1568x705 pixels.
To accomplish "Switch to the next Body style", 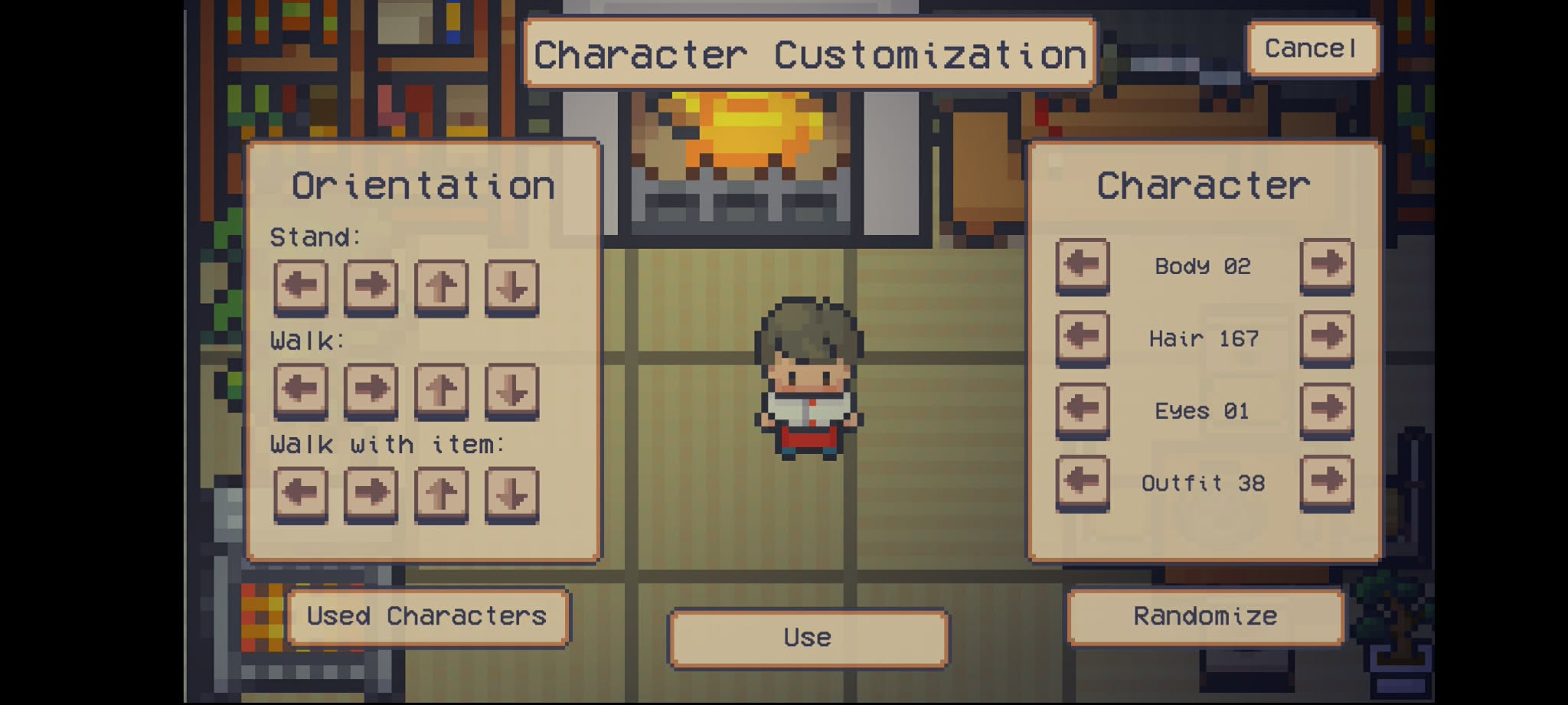I will tap(1326, 266).
